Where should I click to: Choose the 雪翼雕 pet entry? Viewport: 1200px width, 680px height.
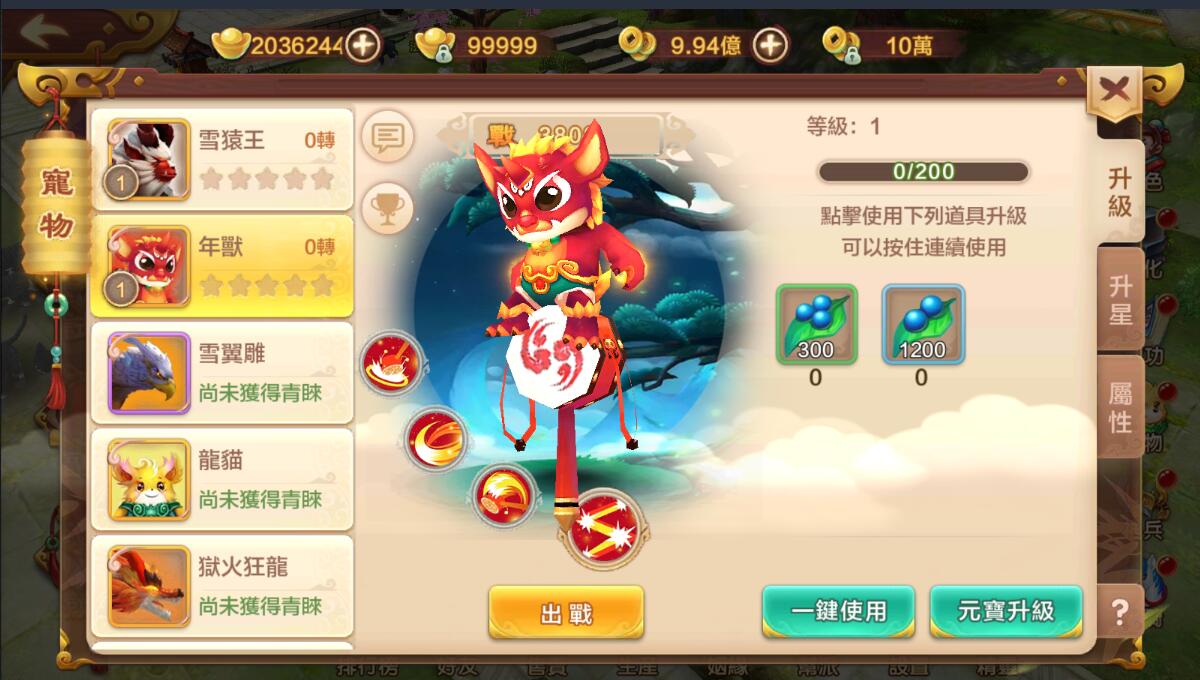222,373
